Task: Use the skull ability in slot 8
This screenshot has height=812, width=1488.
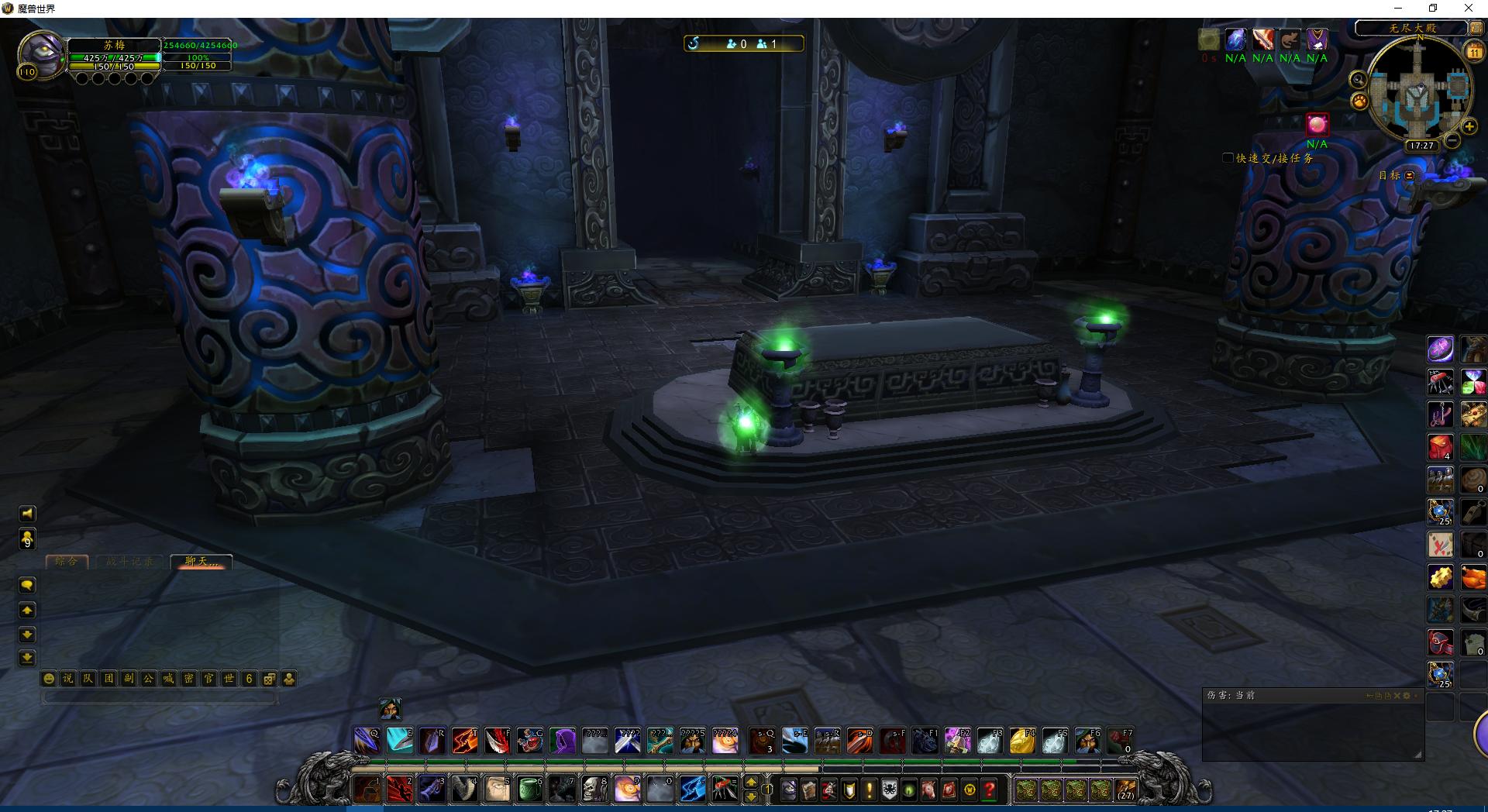Action: [594, 790]
